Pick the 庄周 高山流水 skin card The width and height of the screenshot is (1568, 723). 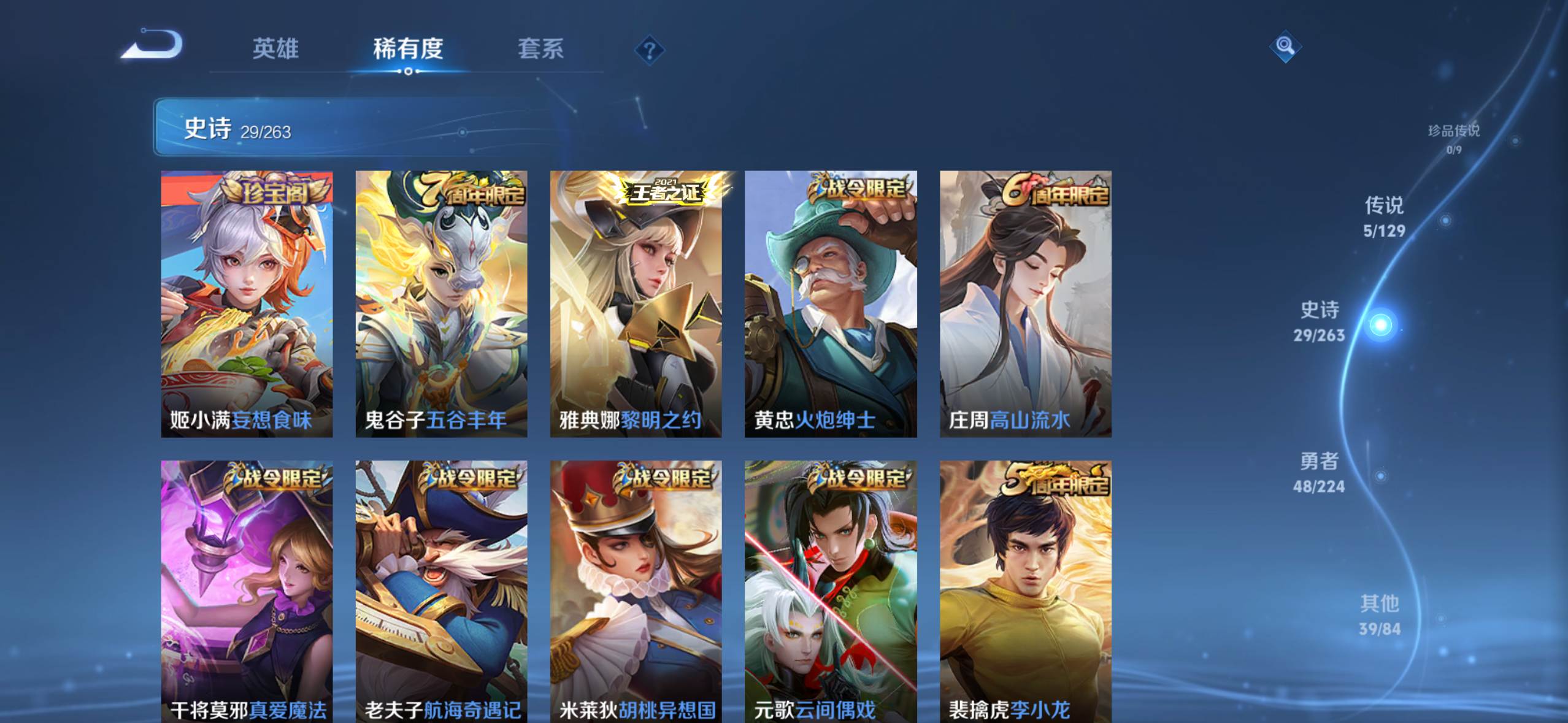(x=1025, y=304)
